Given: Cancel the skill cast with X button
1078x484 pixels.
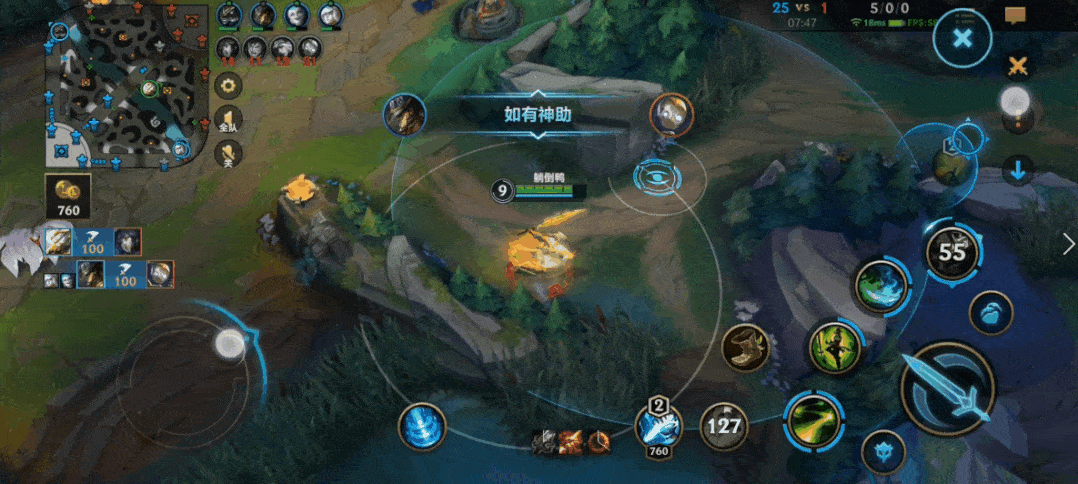Looking at the screenshot, I should point(962,39).
